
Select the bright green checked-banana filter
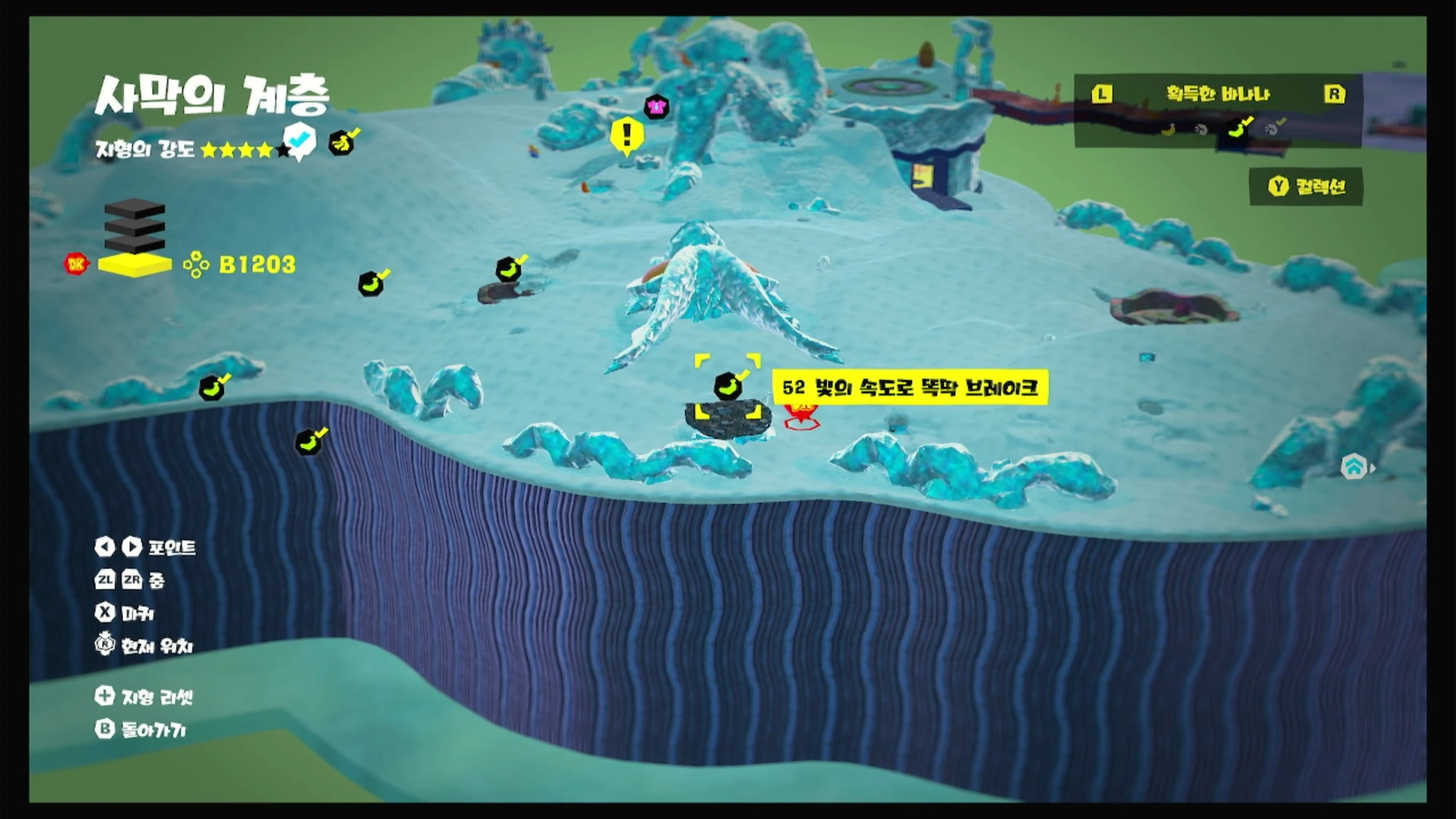tap(1238, 127)
